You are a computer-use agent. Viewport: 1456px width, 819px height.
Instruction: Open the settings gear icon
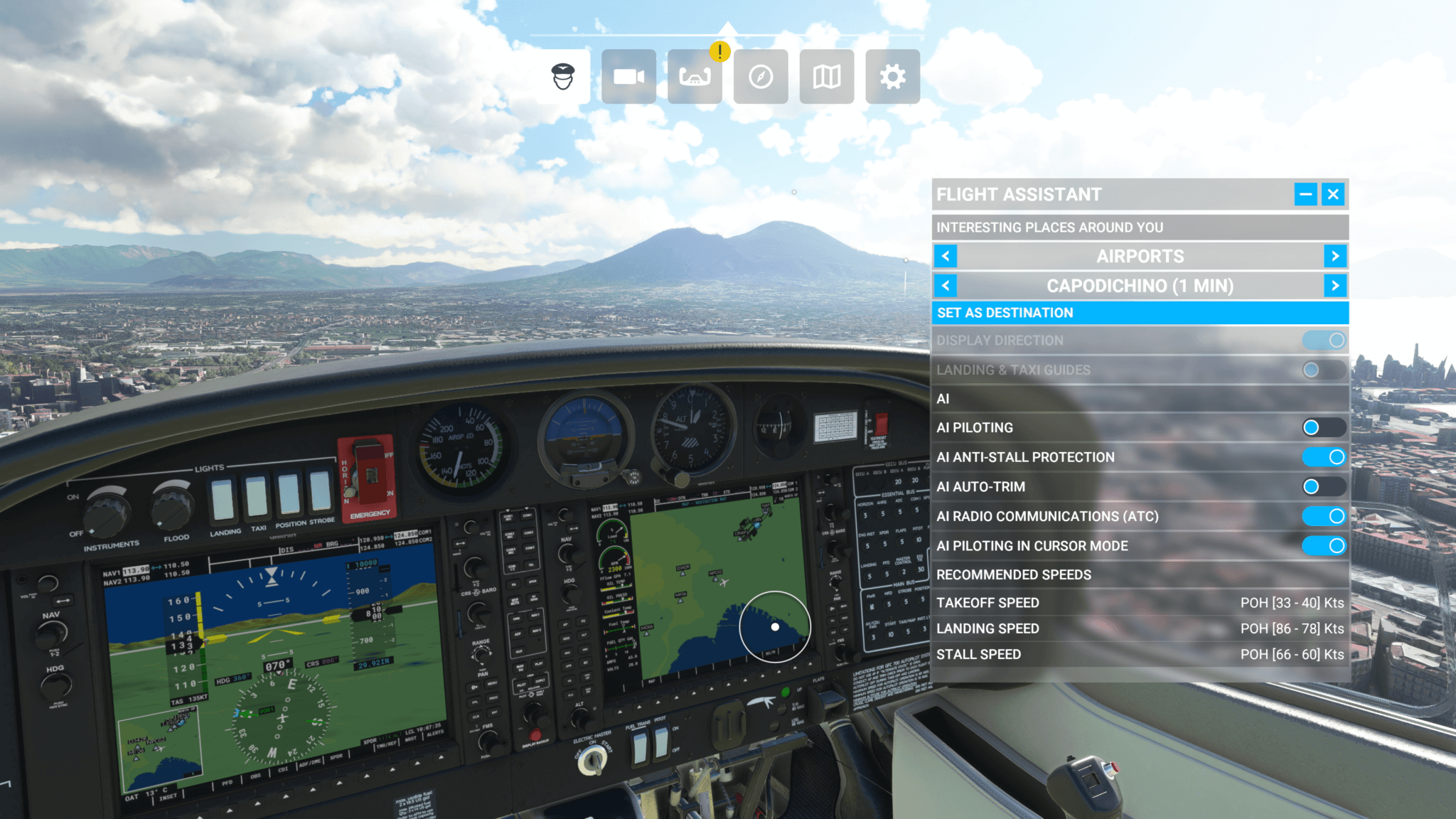pyautogui.click(x=891, y=76)
